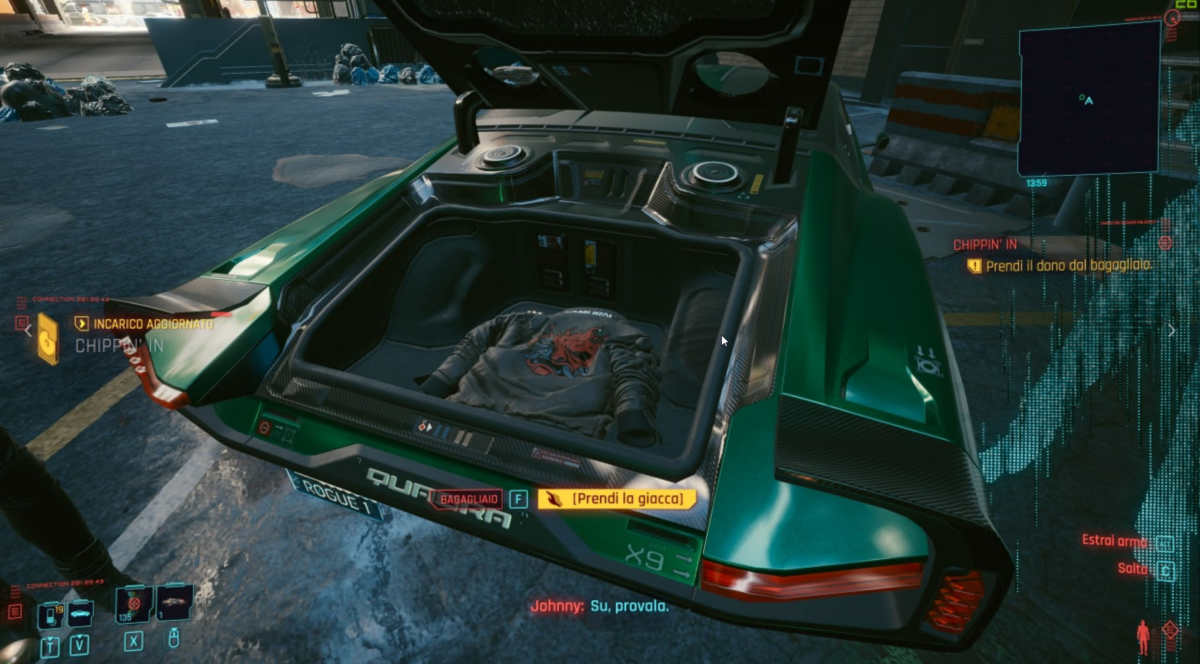Select the Chippin' In quest tracker objective

[x=1066, y=266]
